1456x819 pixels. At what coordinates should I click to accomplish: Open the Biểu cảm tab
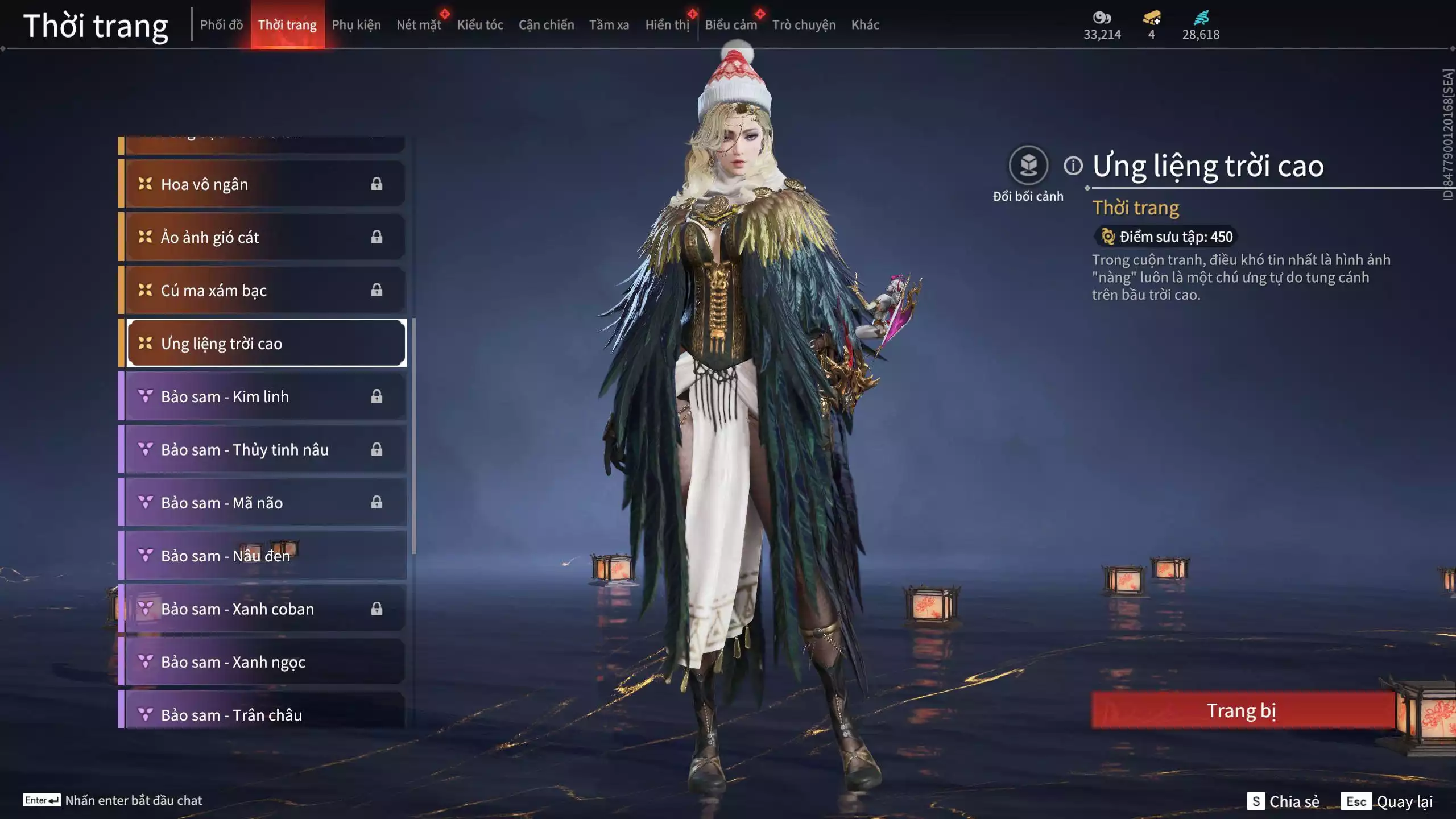(731, 25)
